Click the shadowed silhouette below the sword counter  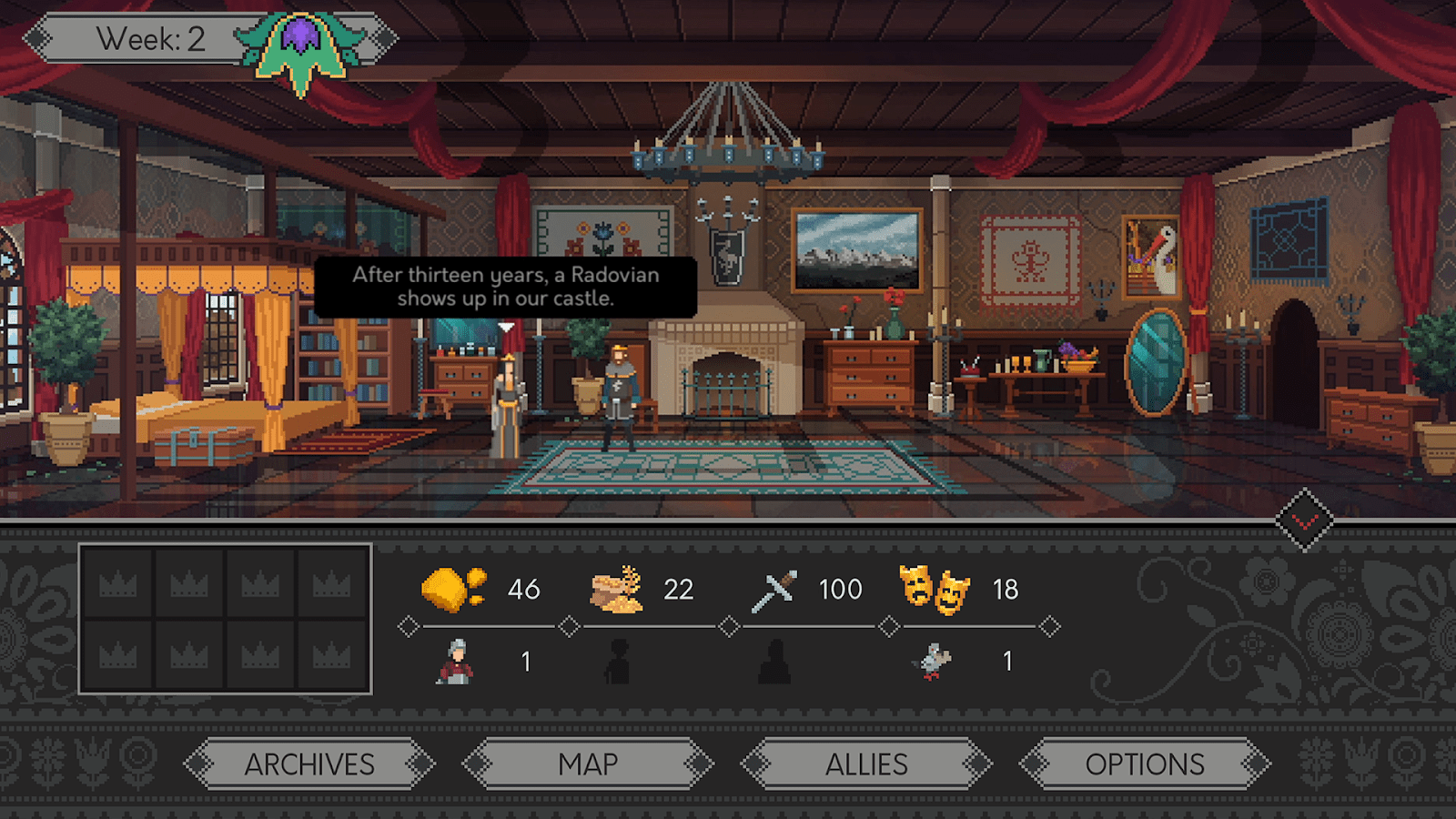click(776, 660)
